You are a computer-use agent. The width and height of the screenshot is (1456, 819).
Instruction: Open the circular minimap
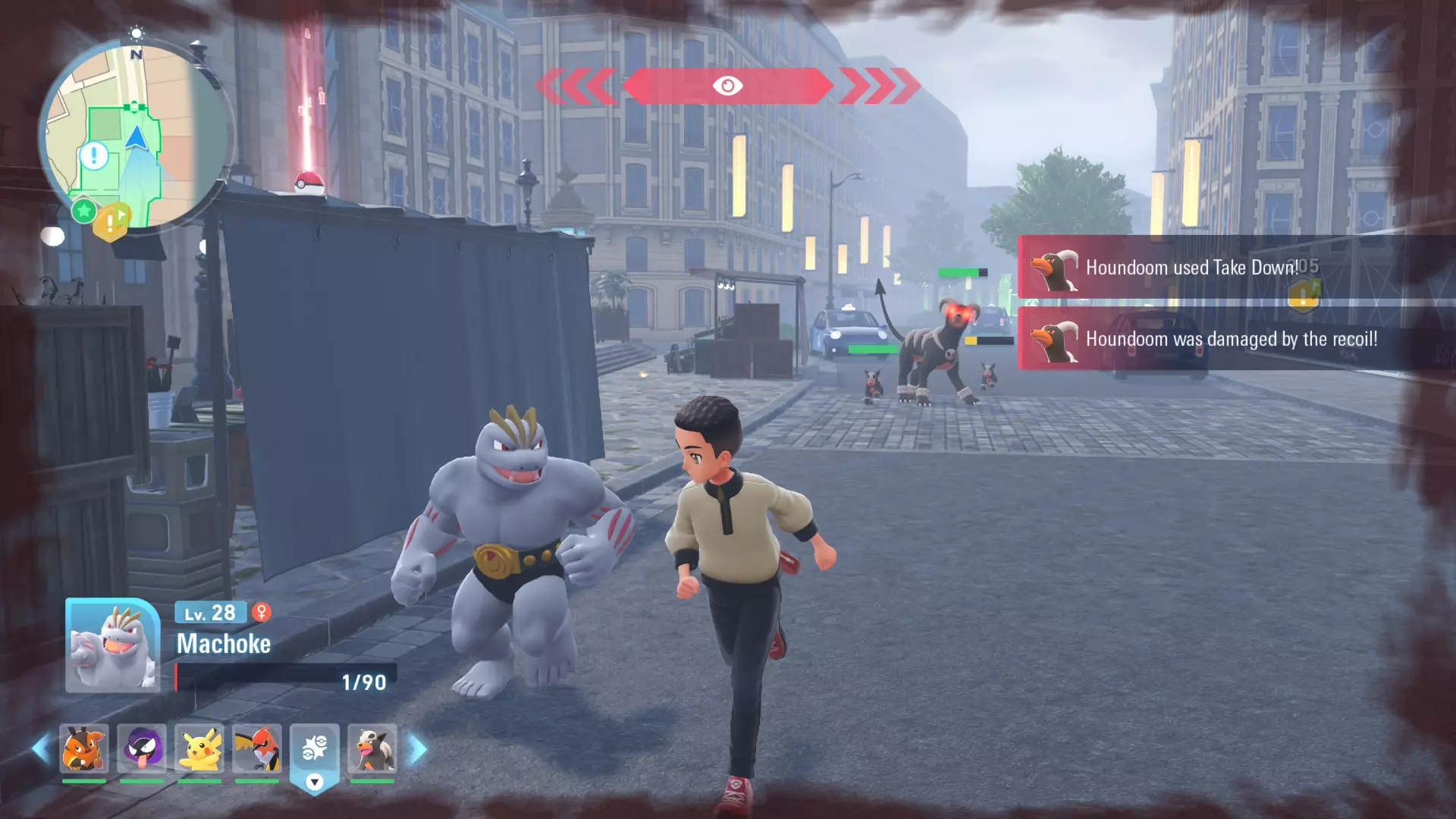tap(135, 136)
